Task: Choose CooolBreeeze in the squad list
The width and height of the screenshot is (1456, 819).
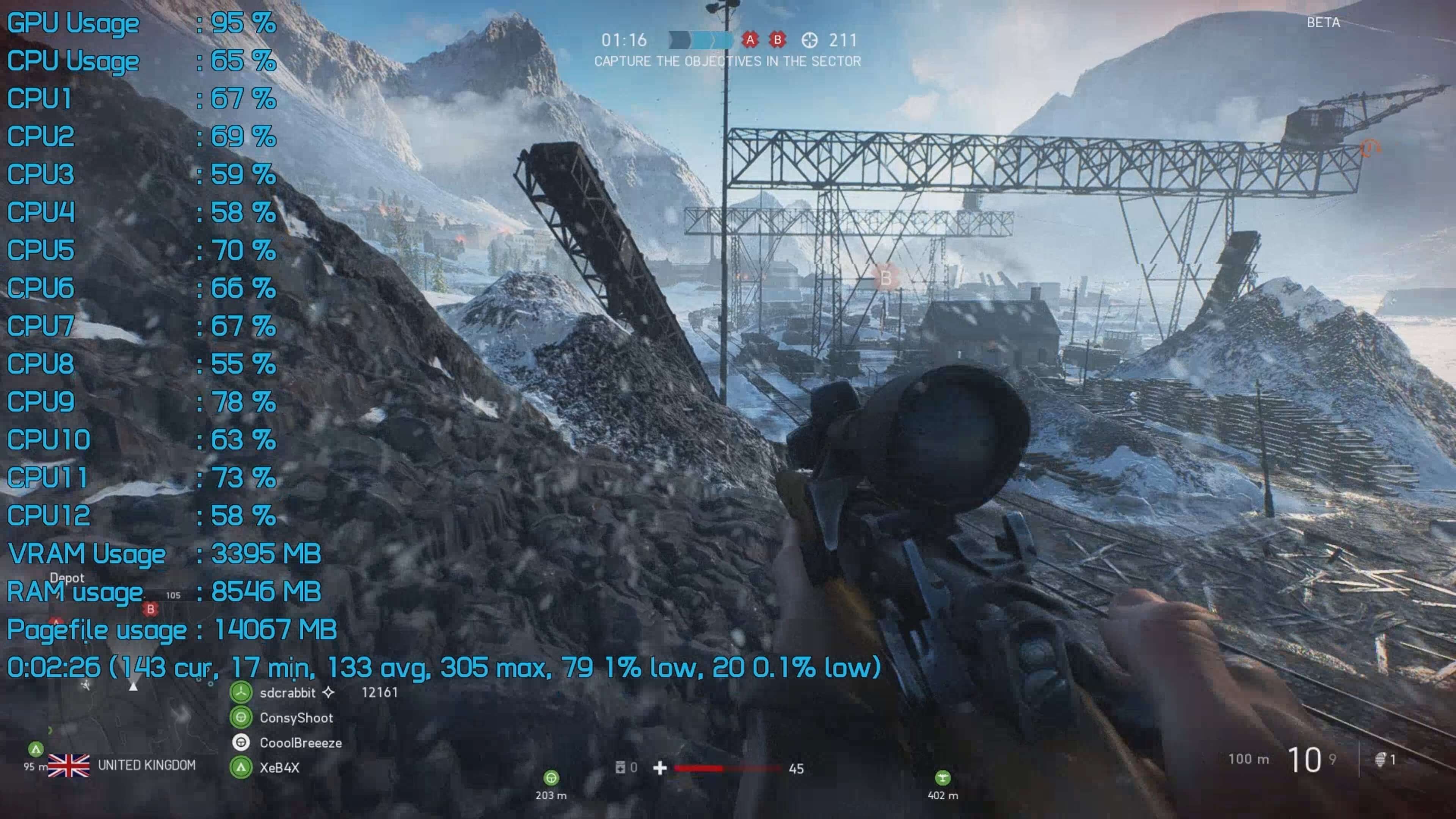Action: 300,743
